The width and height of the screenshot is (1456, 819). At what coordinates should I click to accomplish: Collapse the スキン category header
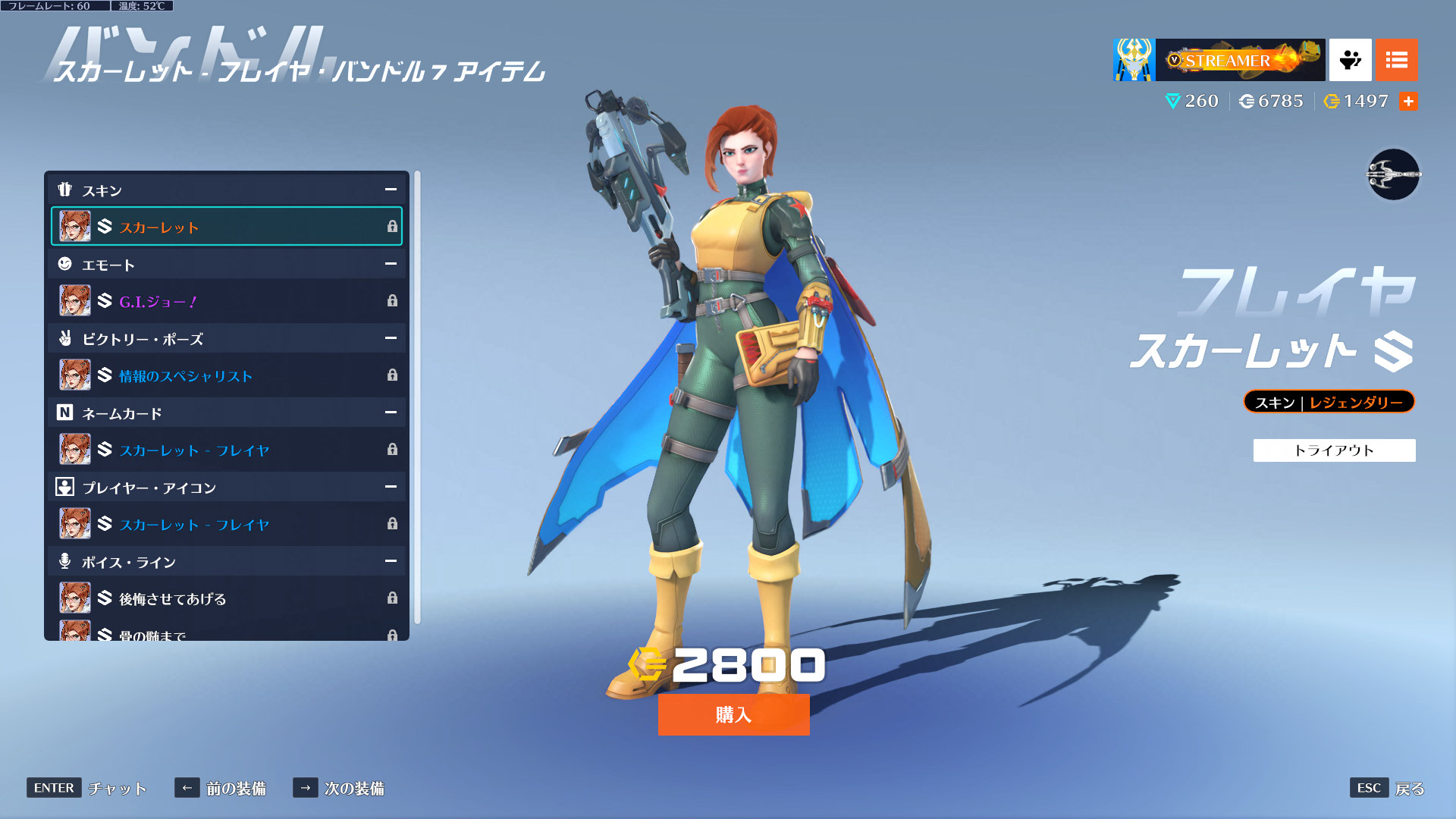pyautogui.click(x=391, y=190)
